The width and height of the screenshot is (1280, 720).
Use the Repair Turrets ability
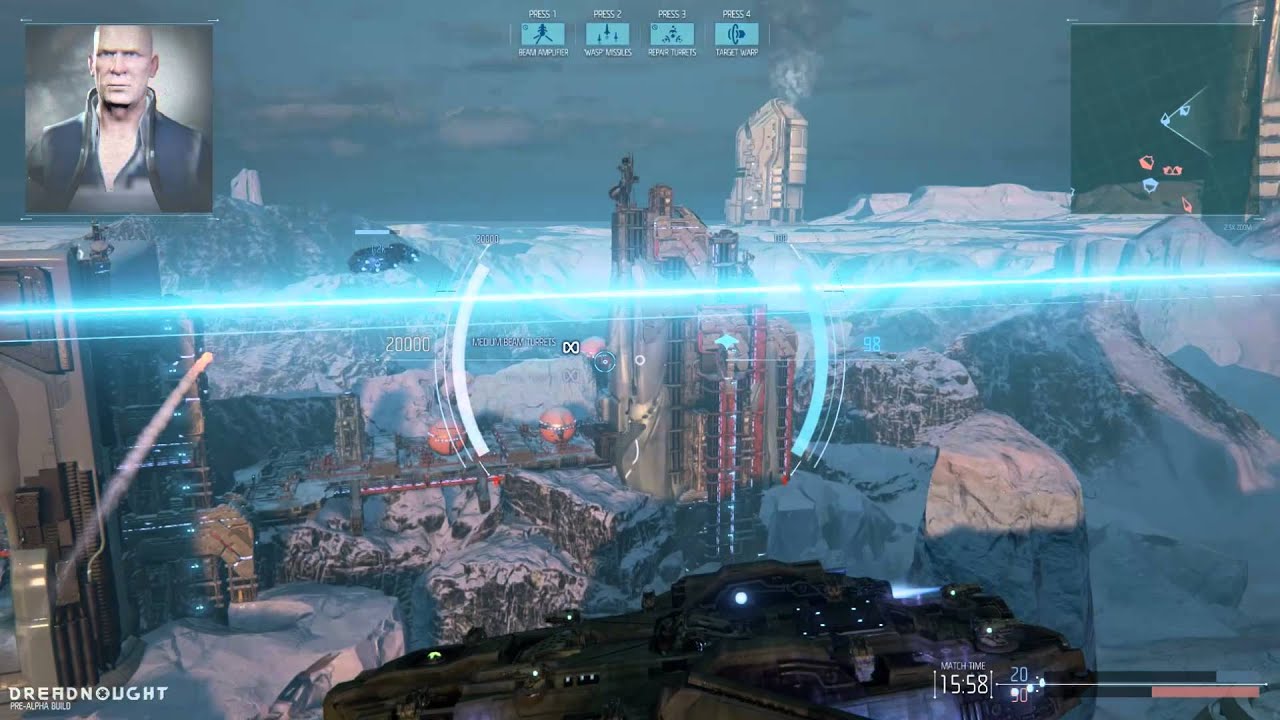pos(672,34)
